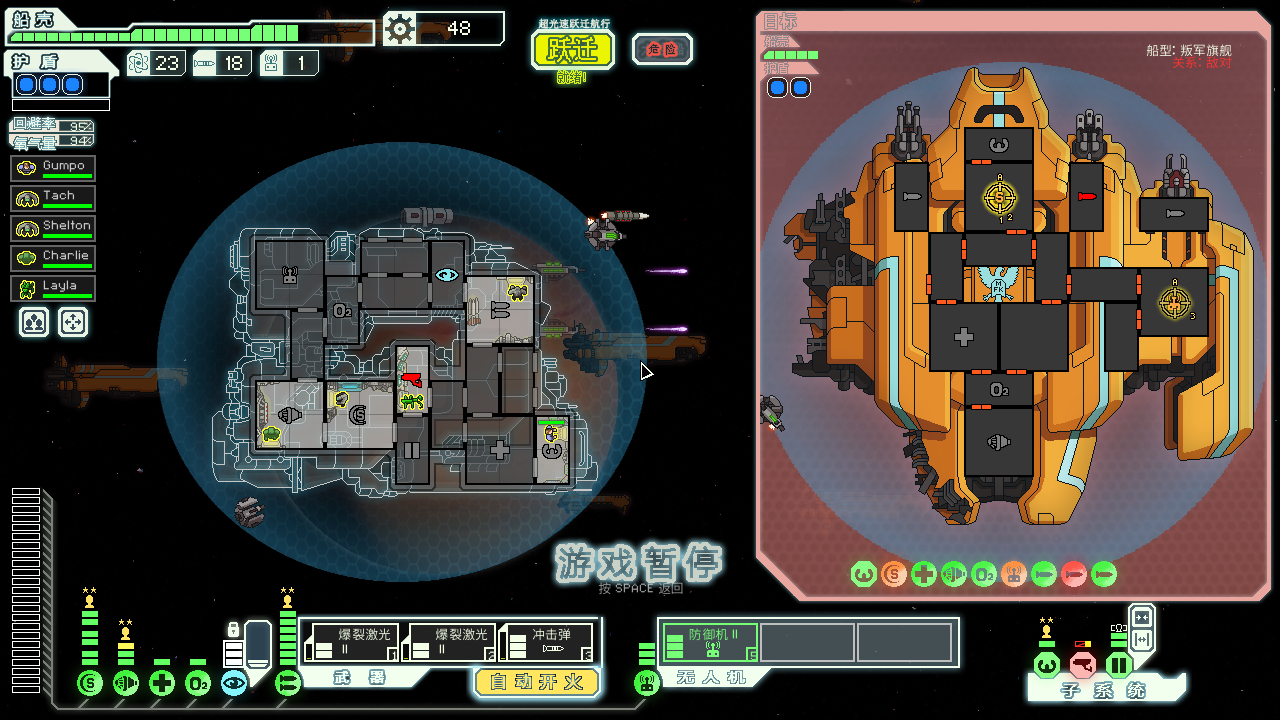Select the engines system power icon

pyautogui.click(x=126, y=683)
